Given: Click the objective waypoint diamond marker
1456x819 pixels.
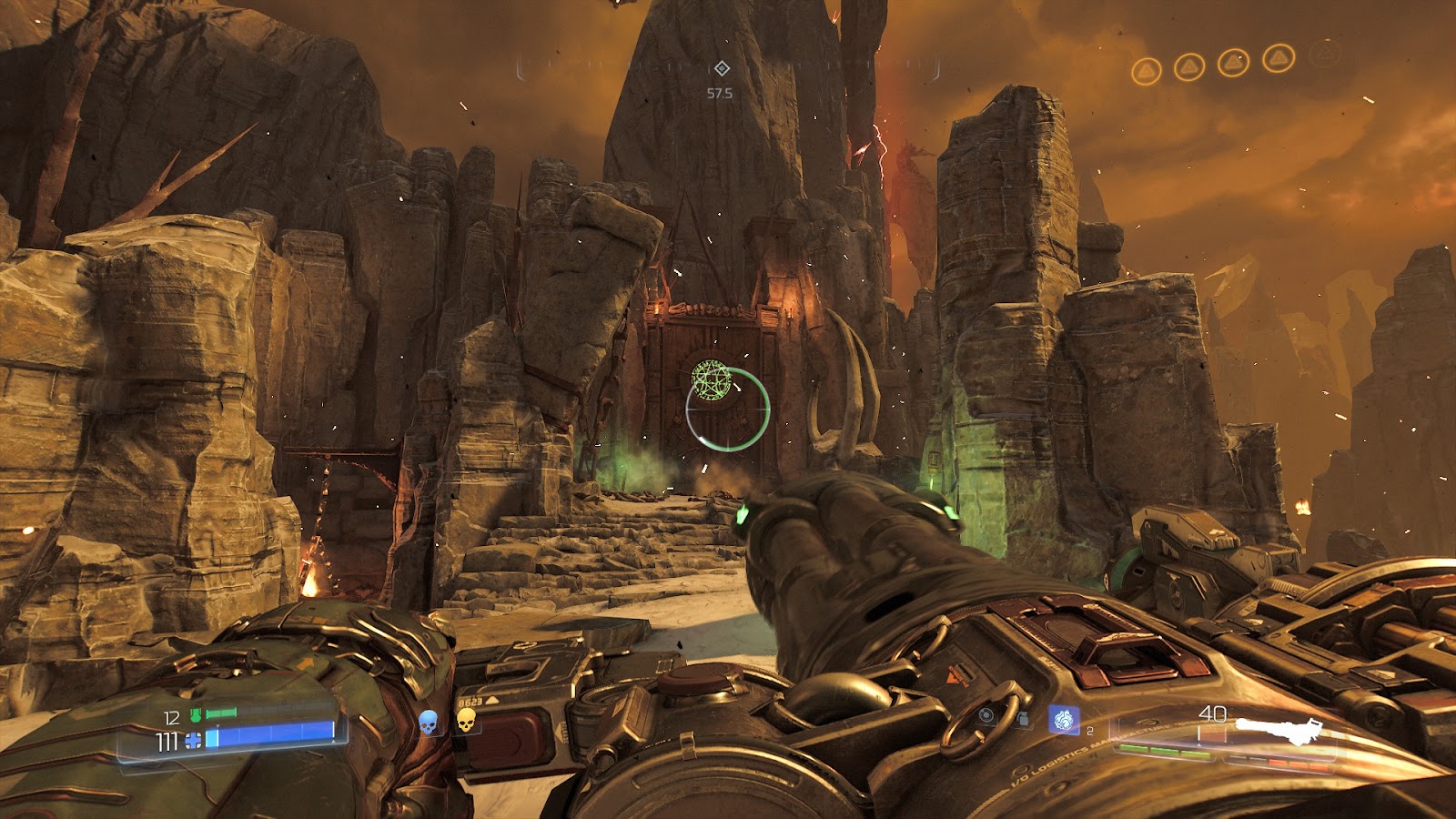Looking at the screenshot, I should (x=721, y=68).
